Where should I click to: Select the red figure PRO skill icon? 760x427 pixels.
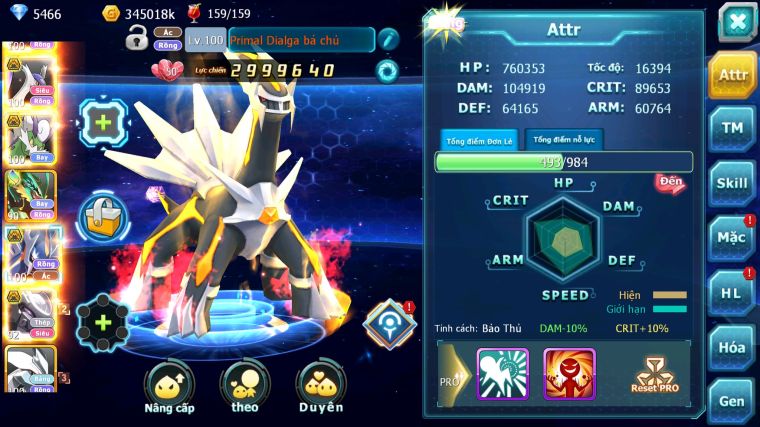point(569,373)
